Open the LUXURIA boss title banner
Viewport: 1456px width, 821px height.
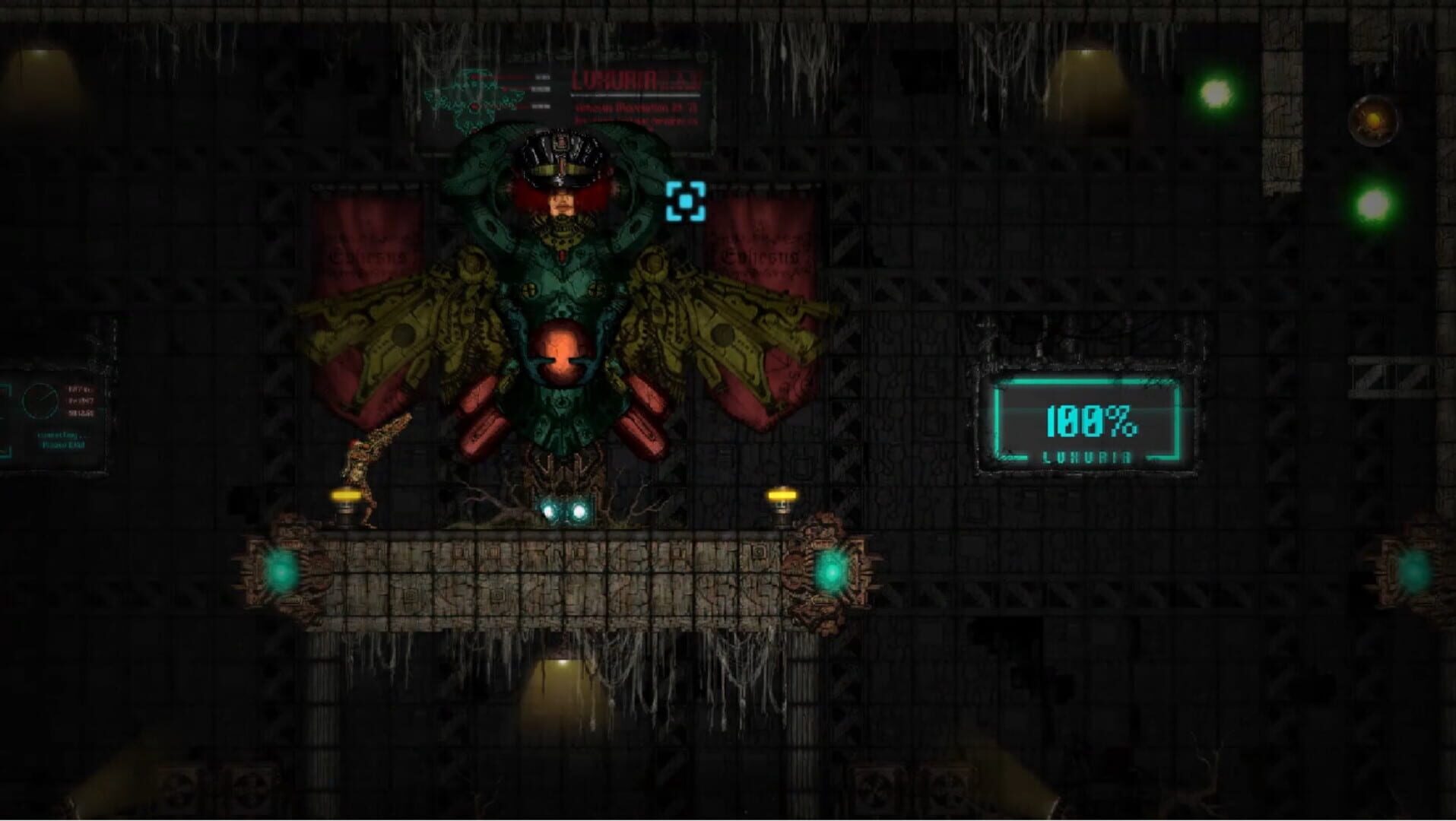tap(616, 80)
